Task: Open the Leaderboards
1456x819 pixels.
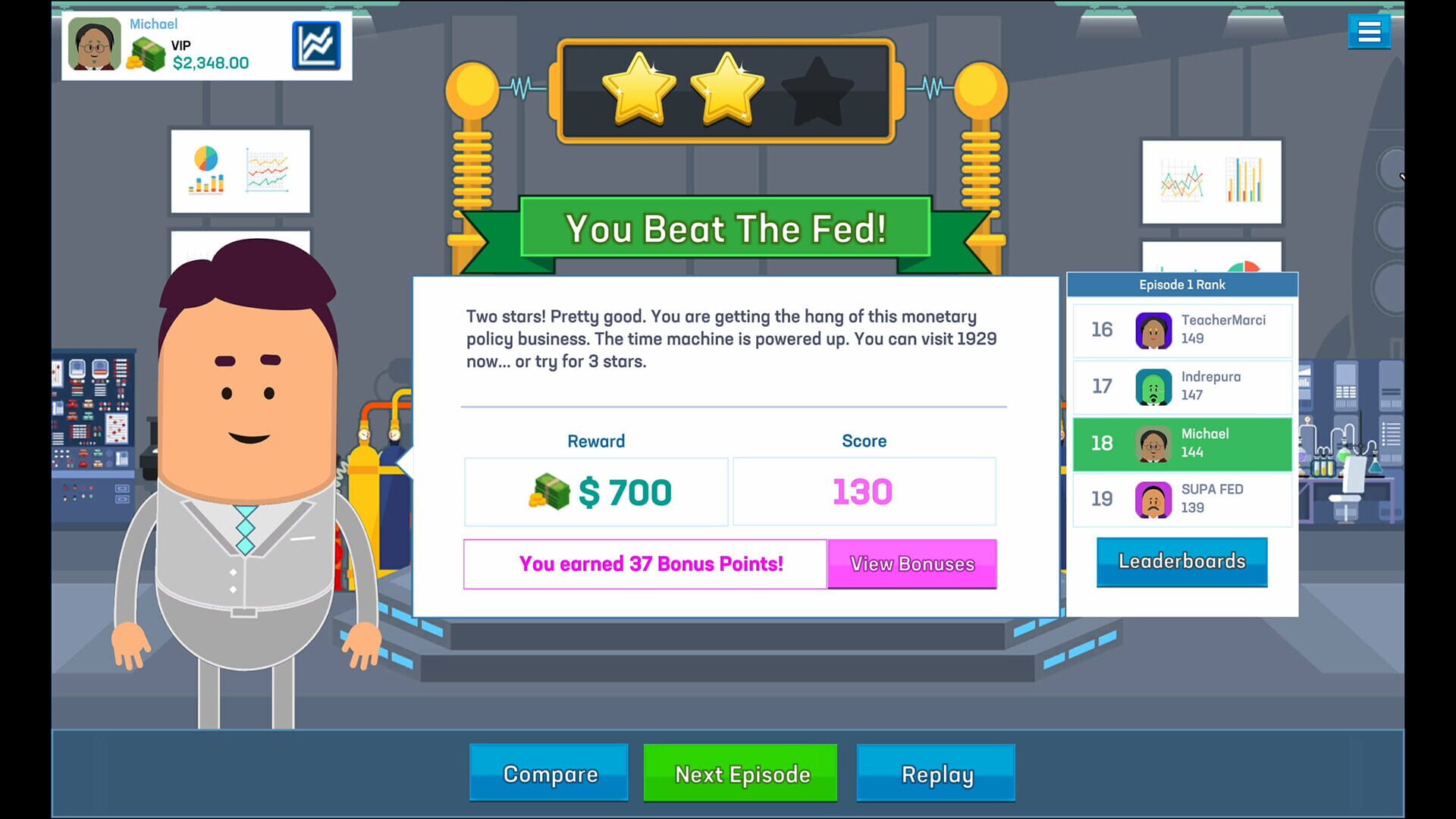Action: point(1181,561)
